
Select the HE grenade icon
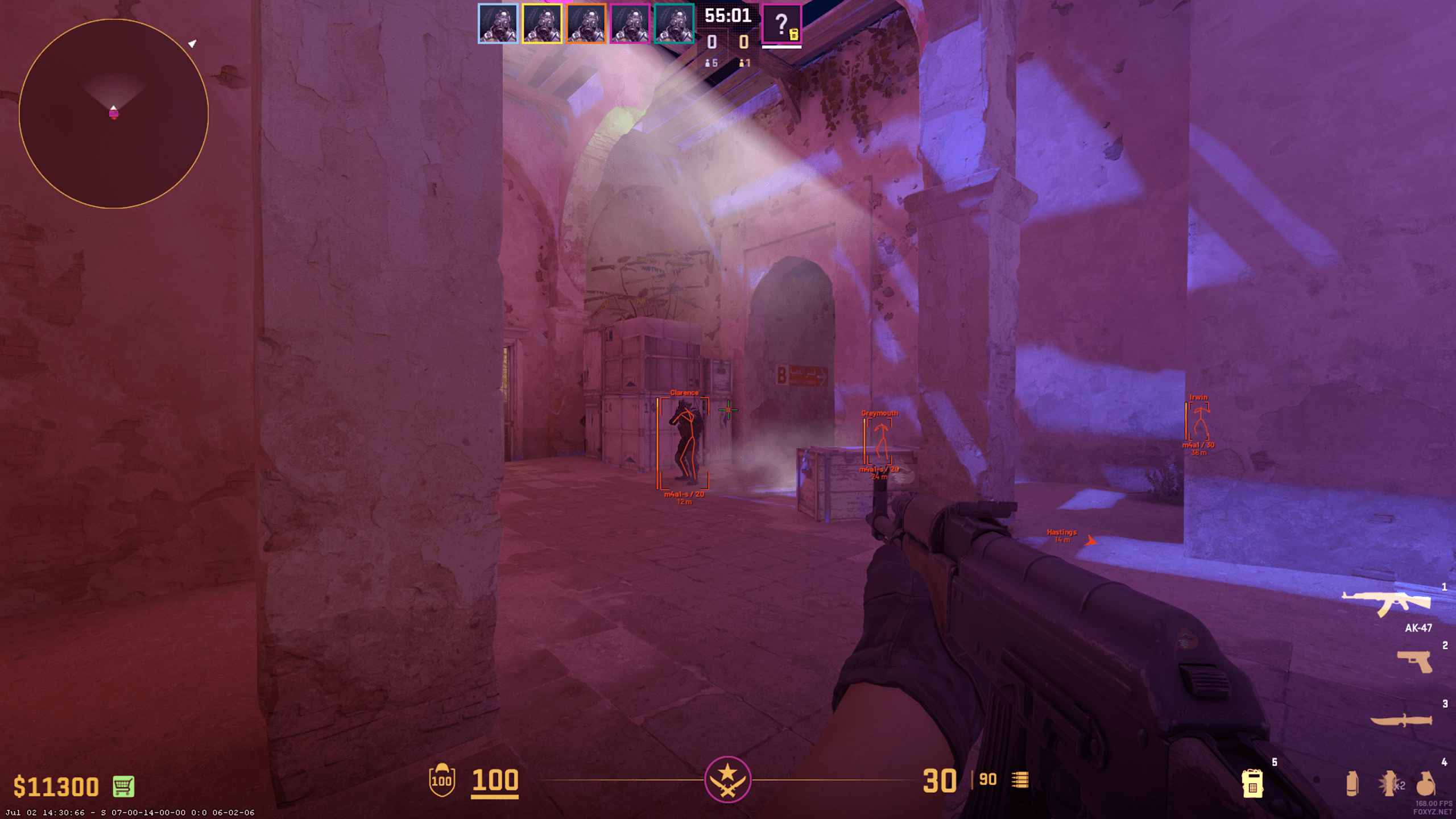(1425, 783)
